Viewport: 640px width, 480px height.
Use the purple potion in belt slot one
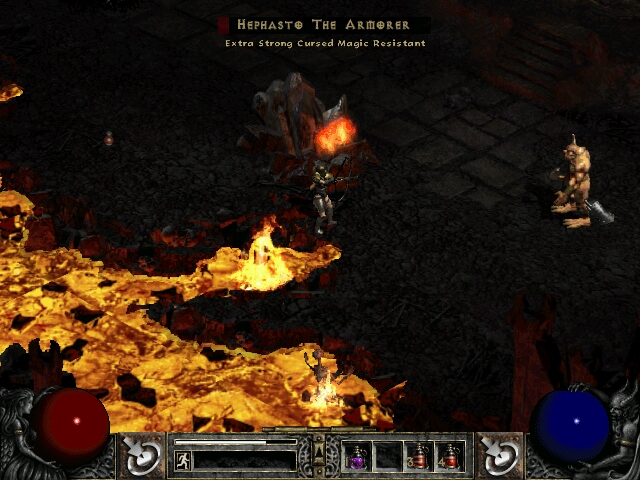click(x=357, y=457)
